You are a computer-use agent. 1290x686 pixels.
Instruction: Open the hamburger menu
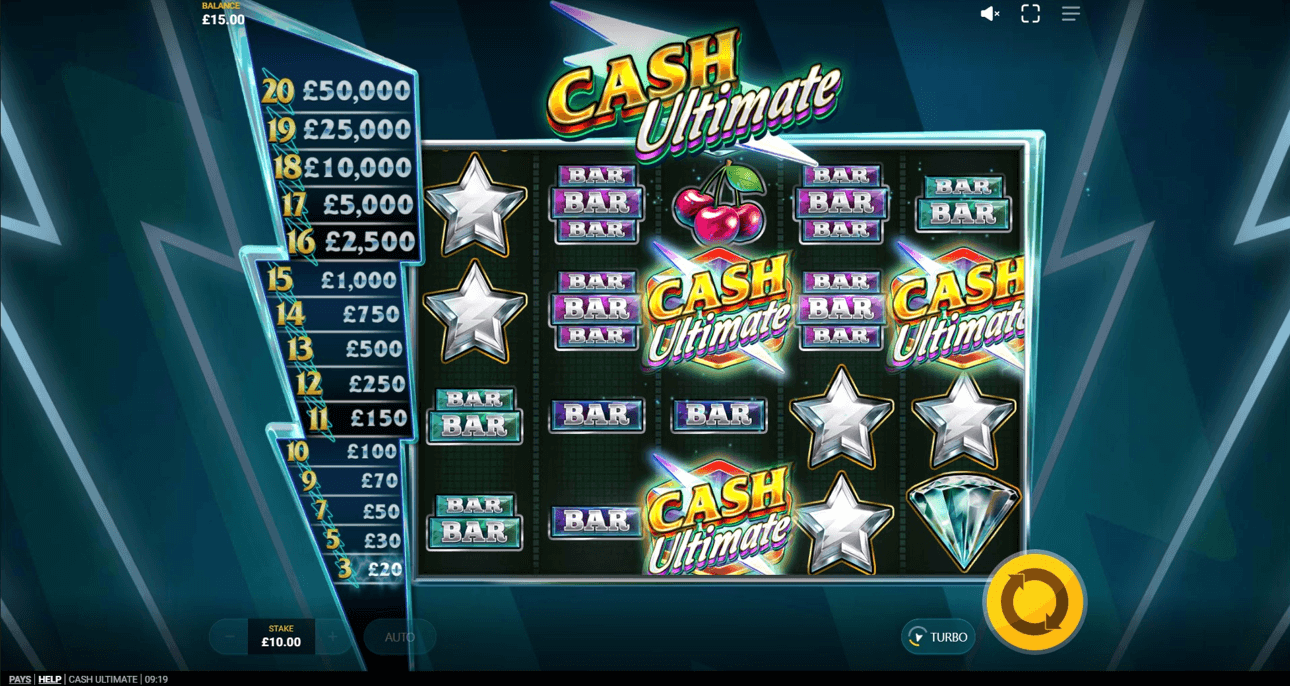click(x=1071, y=14)
